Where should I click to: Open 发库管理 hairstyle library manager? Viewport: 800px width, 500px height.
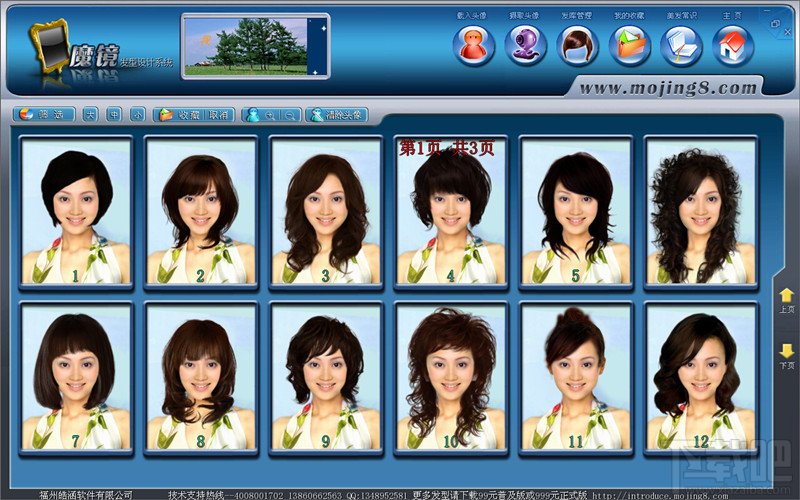pos(577,45)
